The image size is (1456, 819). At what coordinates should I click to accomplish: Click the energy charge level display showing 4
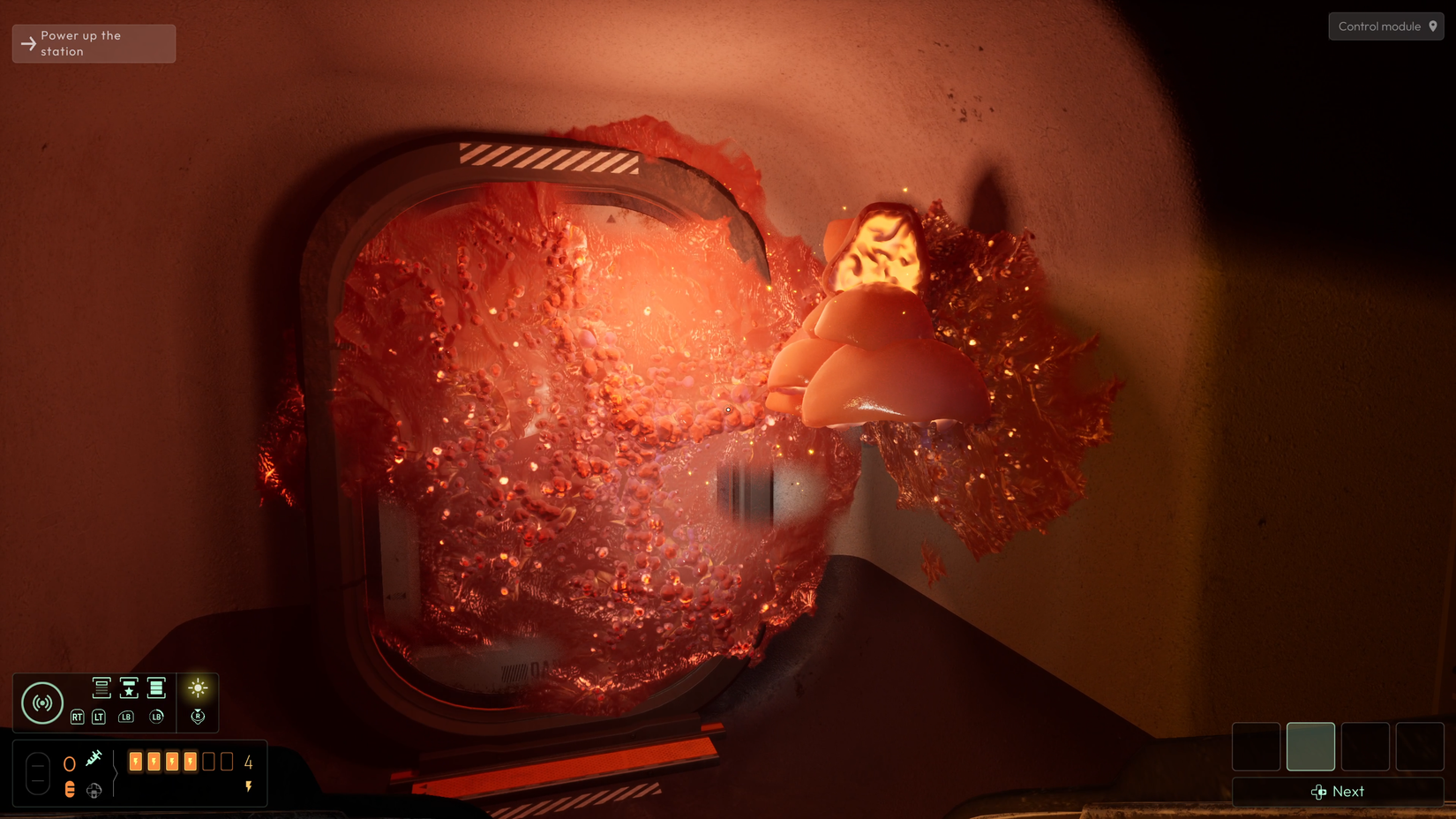point(248,763)
